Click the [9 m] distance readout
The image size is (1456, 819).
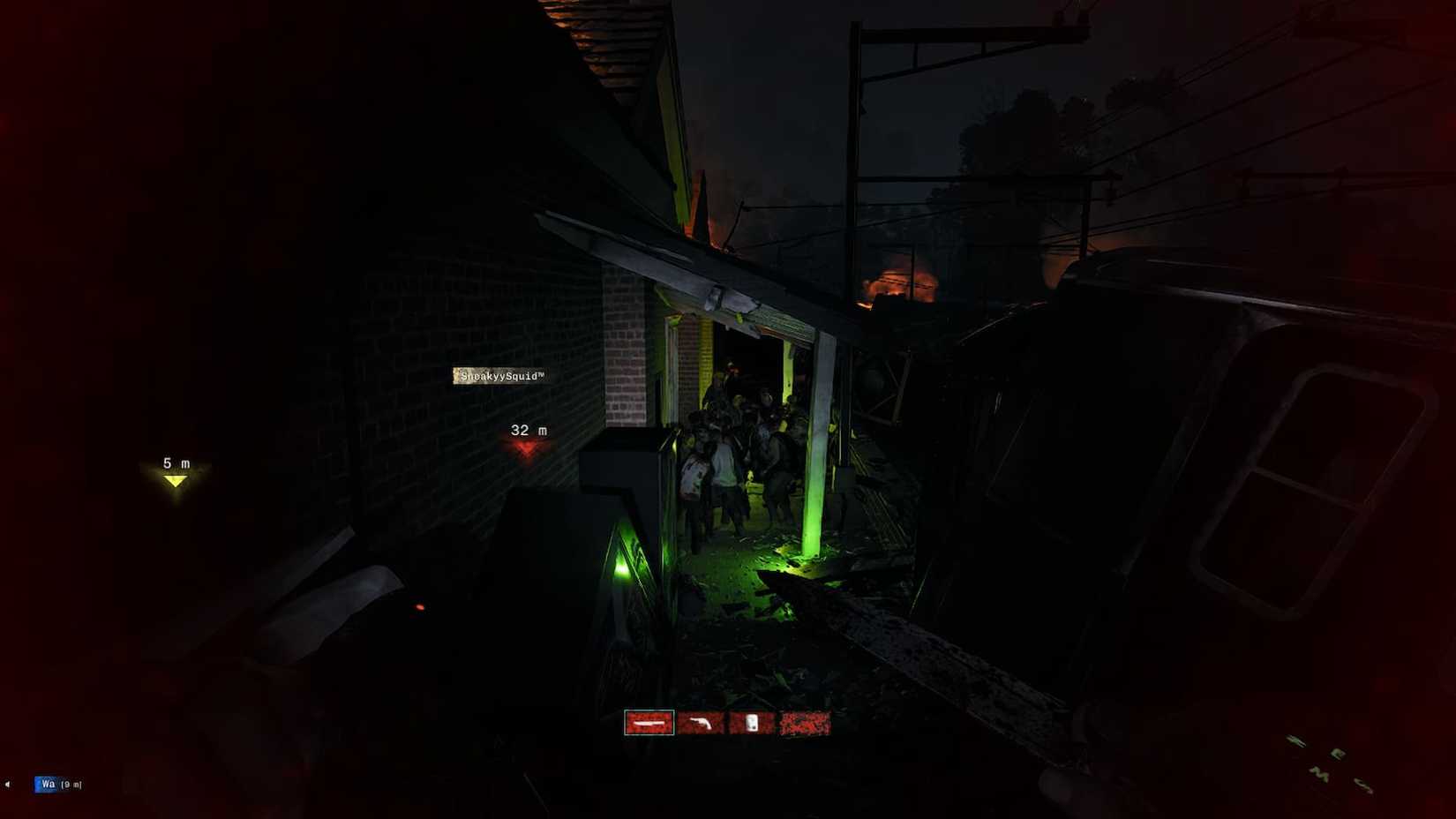click(70, 784)
